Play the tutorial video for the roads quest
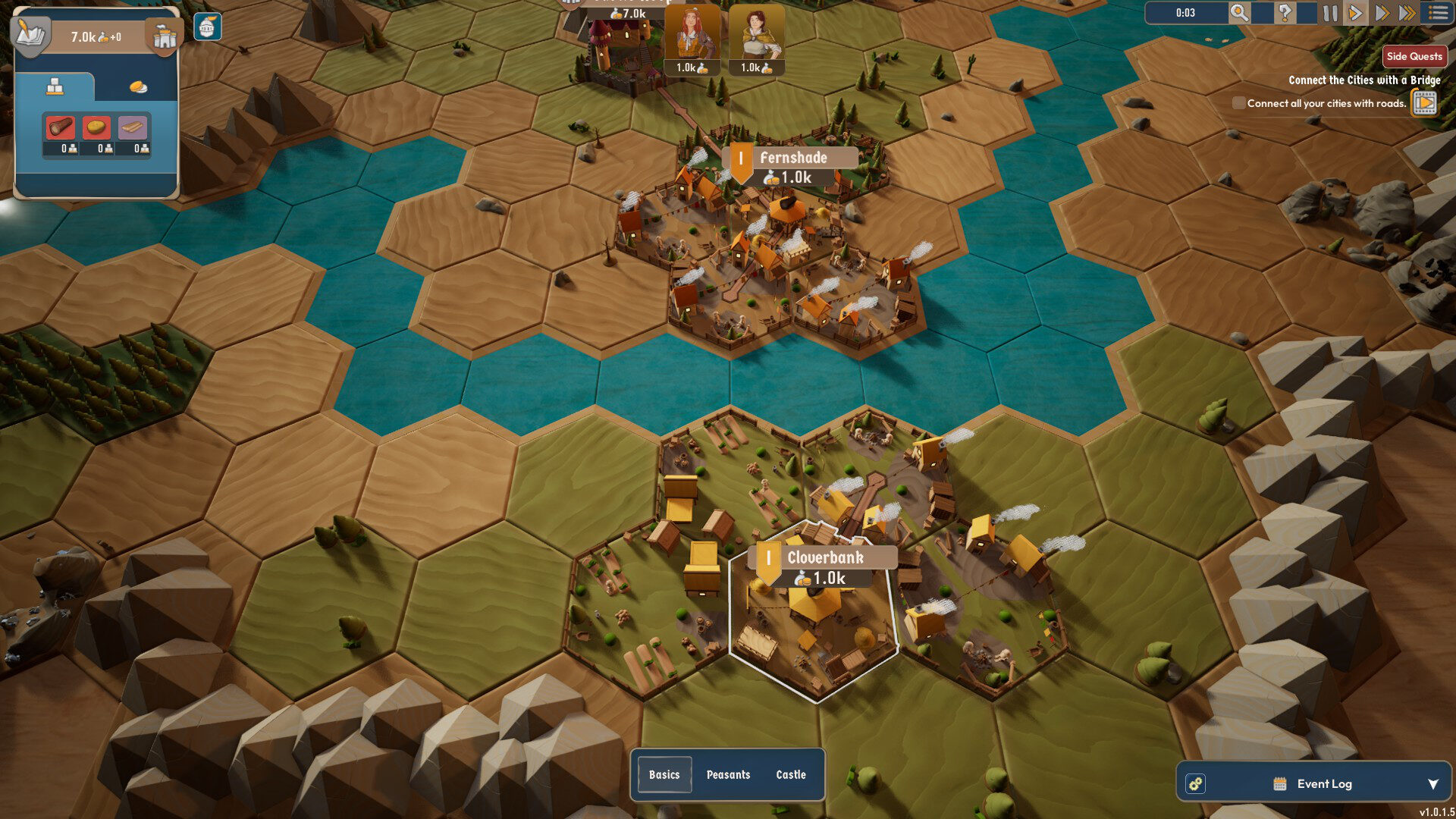Image resolution: width=1456 pixels, height=819 pixels. [1424, 102]
